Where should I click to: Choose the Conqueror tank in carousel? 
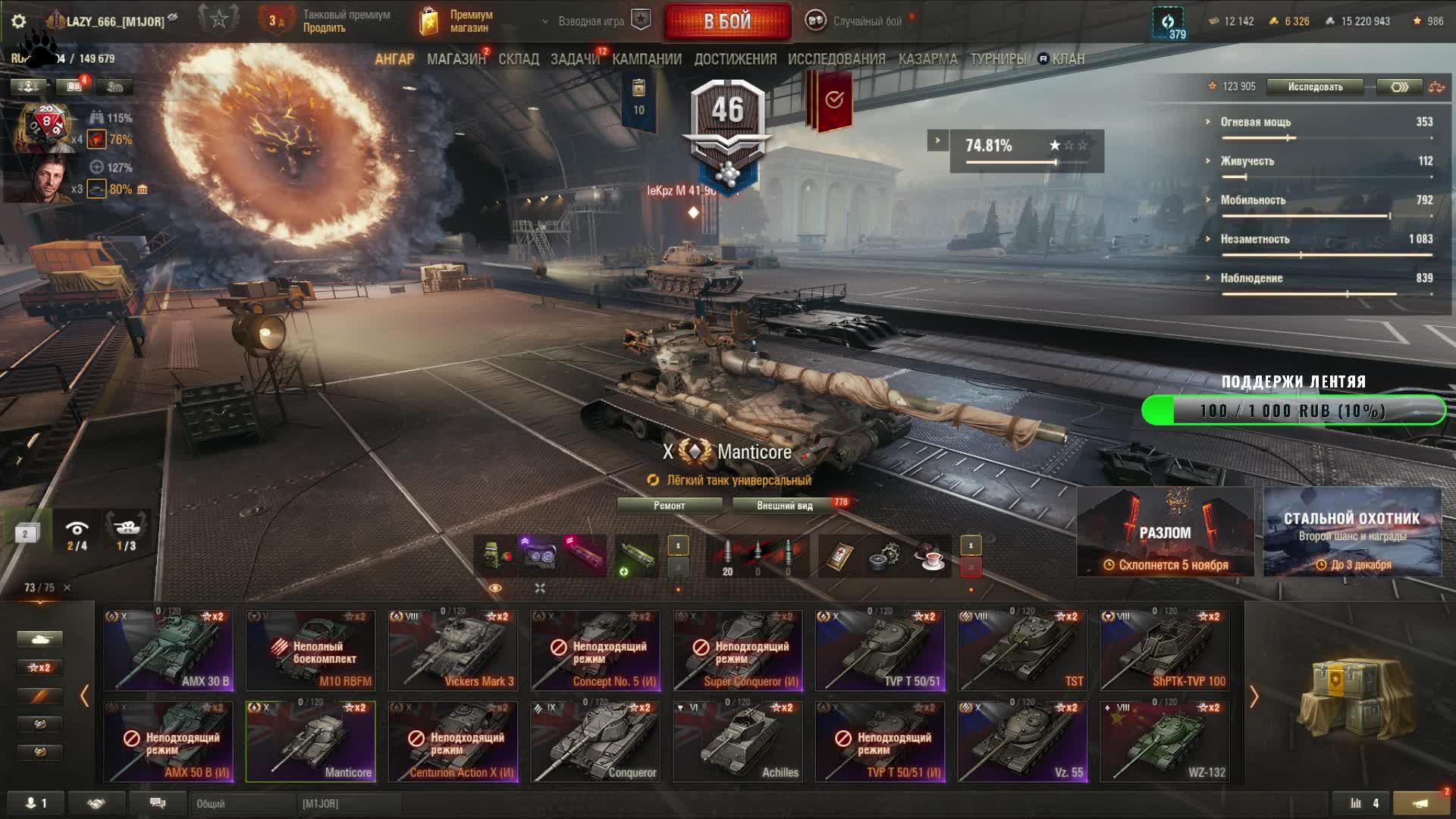tap(595, 742)
